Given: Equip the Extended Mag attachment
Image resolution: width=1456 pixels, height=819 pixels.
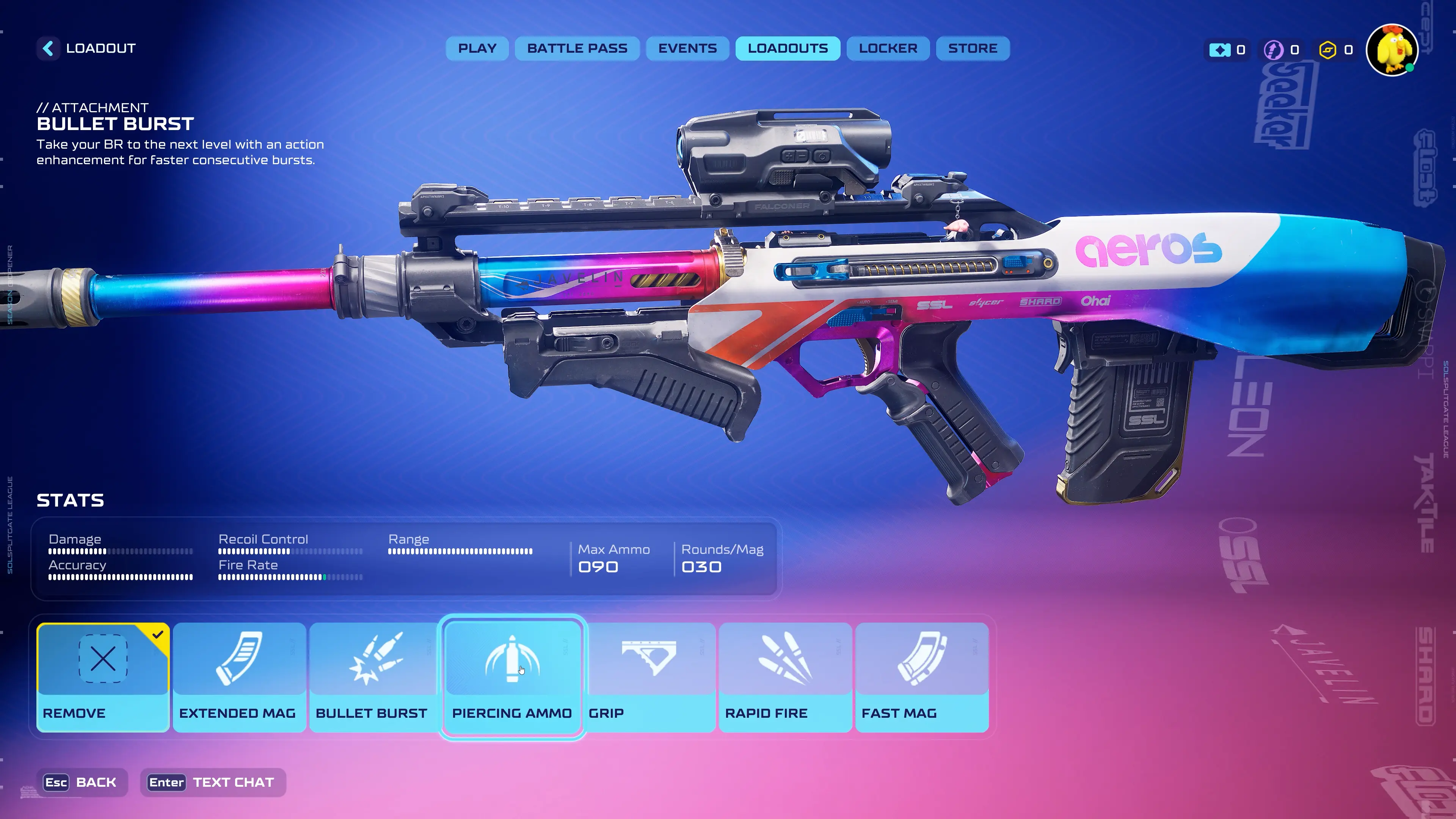Looking at the screenshot, I should click(239, 677).
